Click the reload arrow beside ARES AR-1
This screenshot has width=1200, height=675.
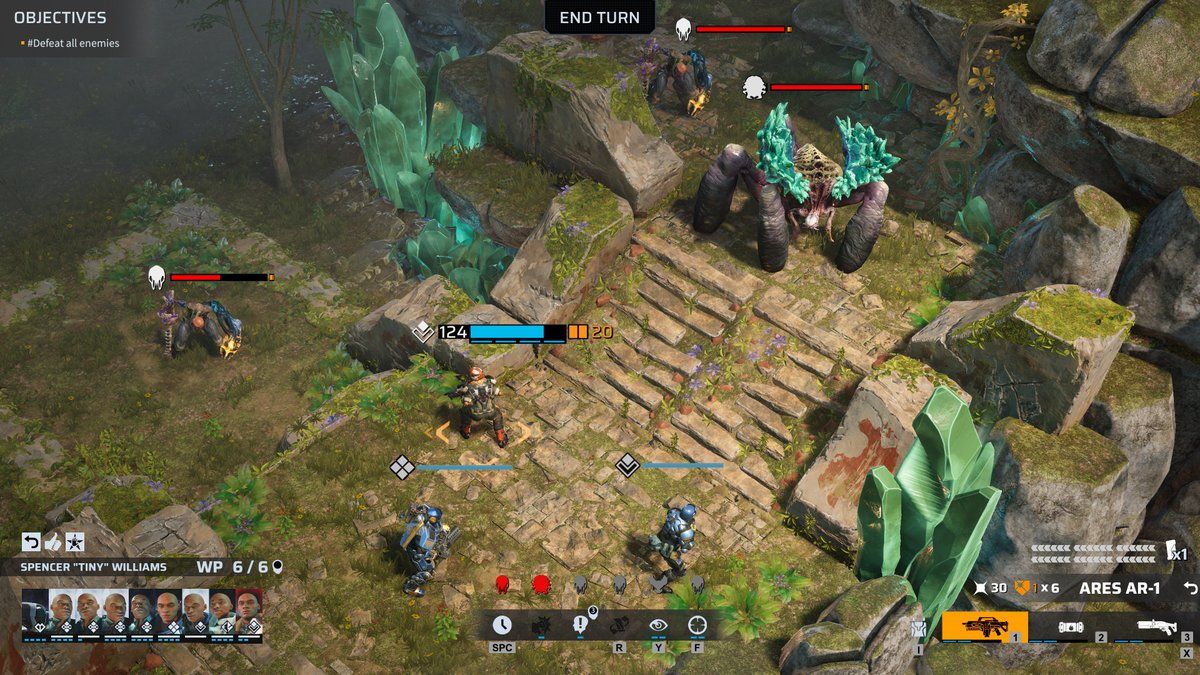1189,588
